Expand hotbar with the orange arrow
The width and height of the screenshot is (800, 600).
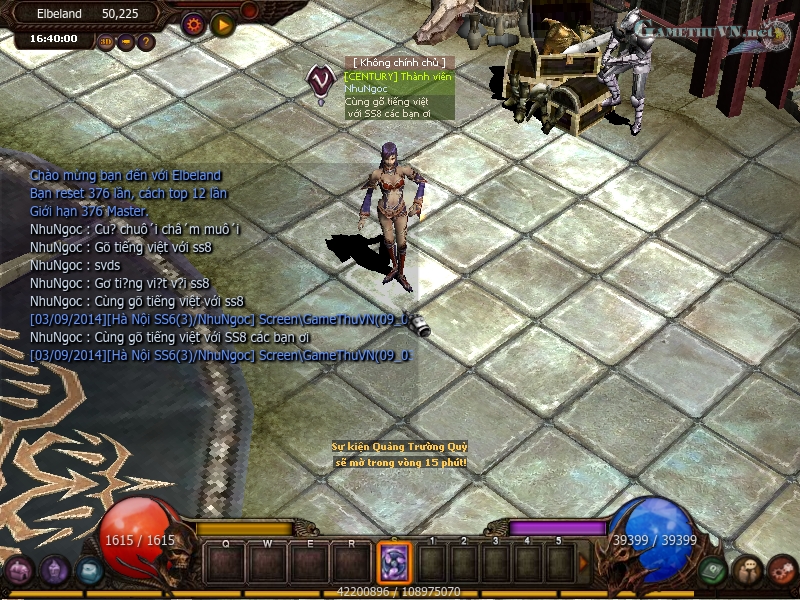[x=584, y=563]
